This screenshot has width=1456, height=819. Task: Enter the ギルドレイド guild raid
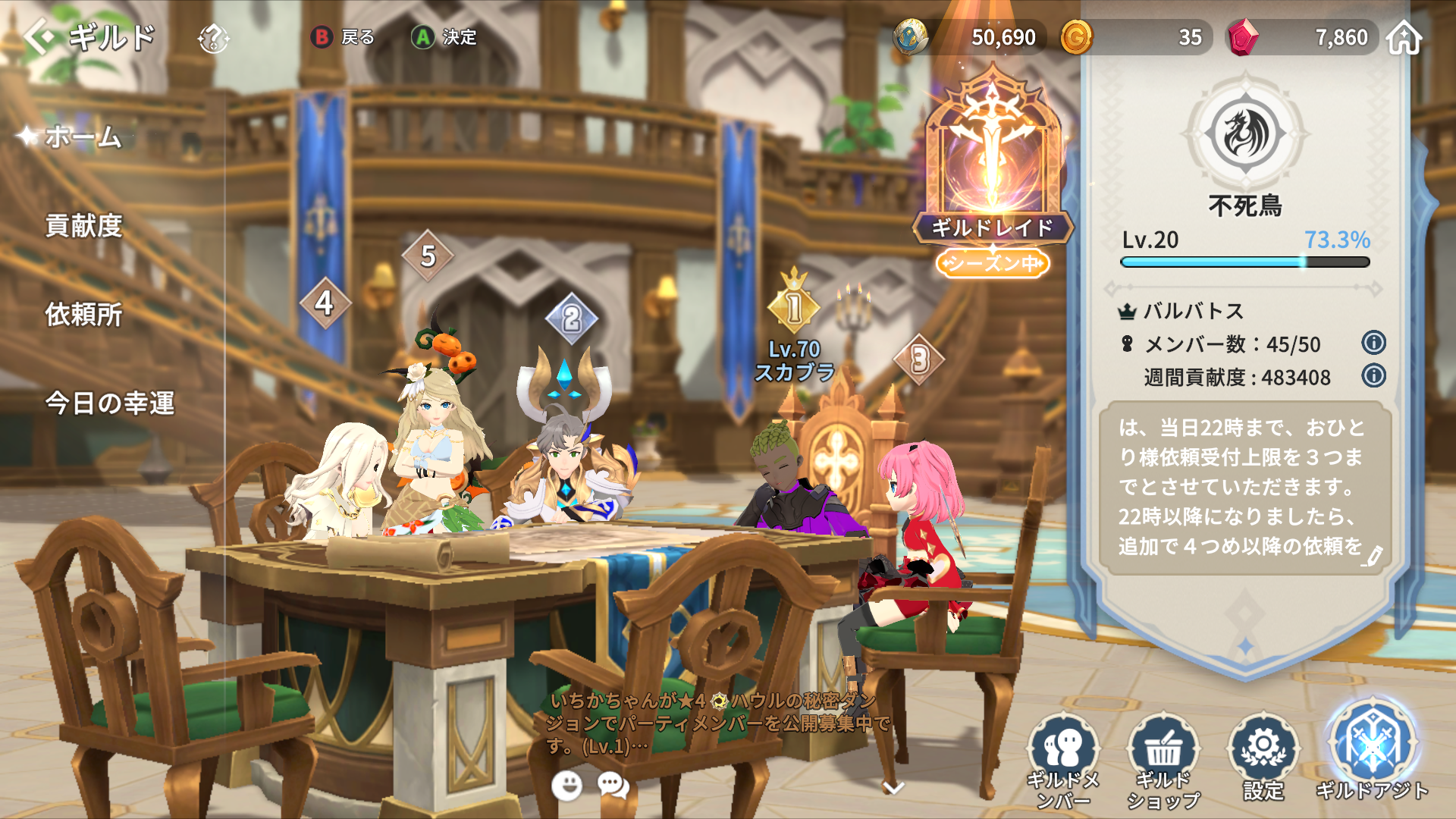(992, 167)
